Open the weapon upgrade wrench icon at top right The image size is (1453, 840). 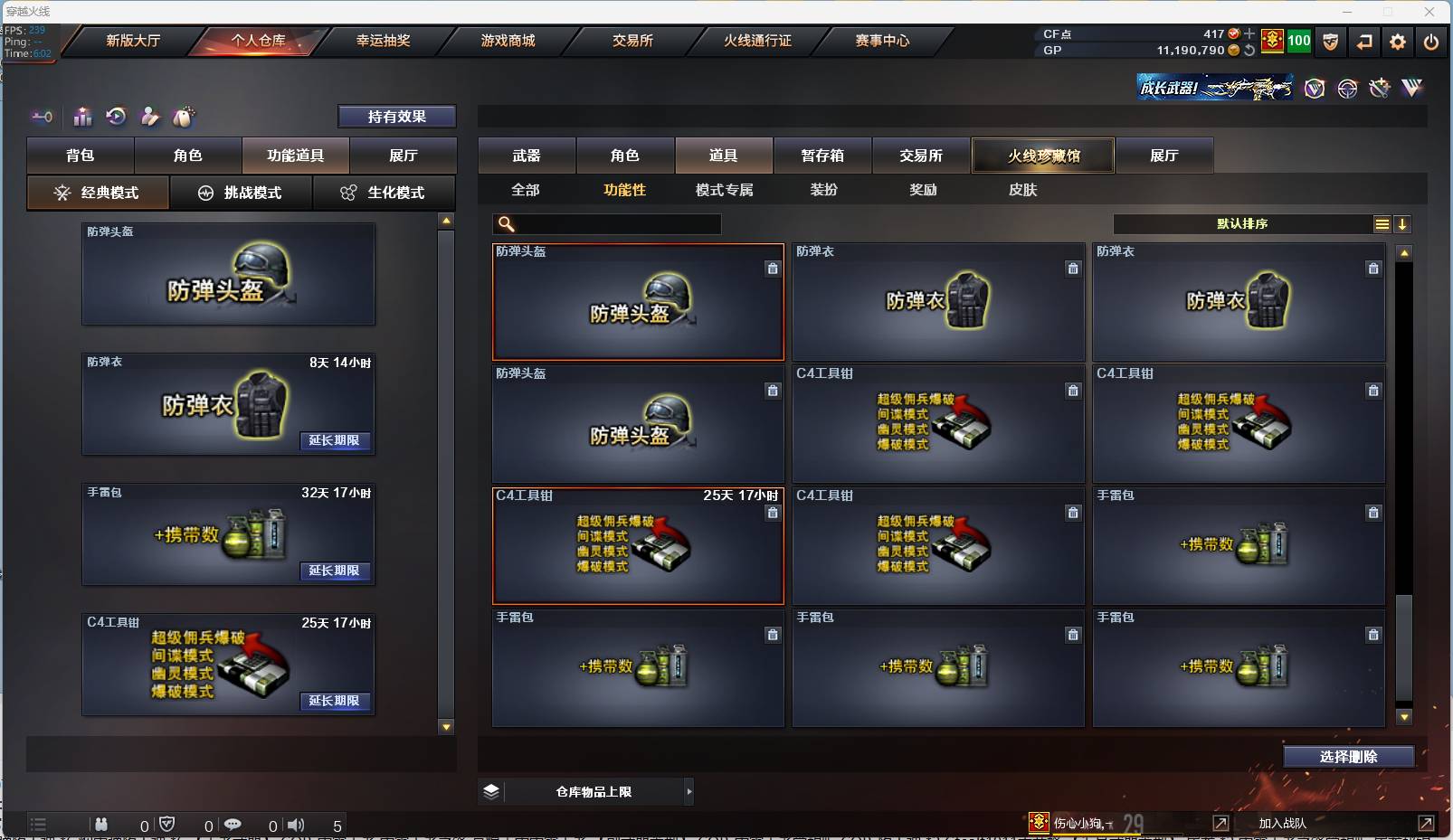point(1379,88)
